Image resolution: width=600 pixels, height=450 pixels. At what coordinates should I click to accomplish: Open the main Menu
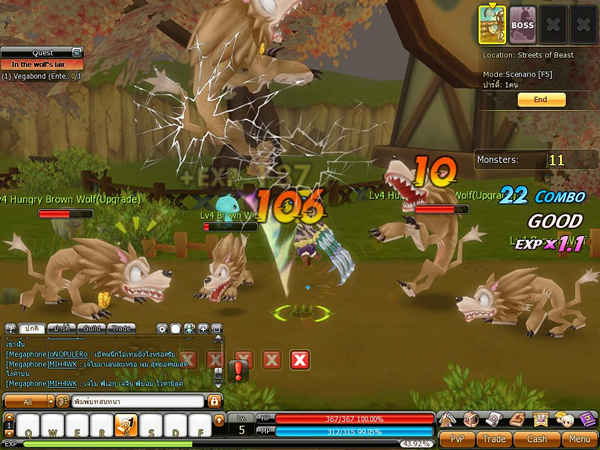(576, 437)
